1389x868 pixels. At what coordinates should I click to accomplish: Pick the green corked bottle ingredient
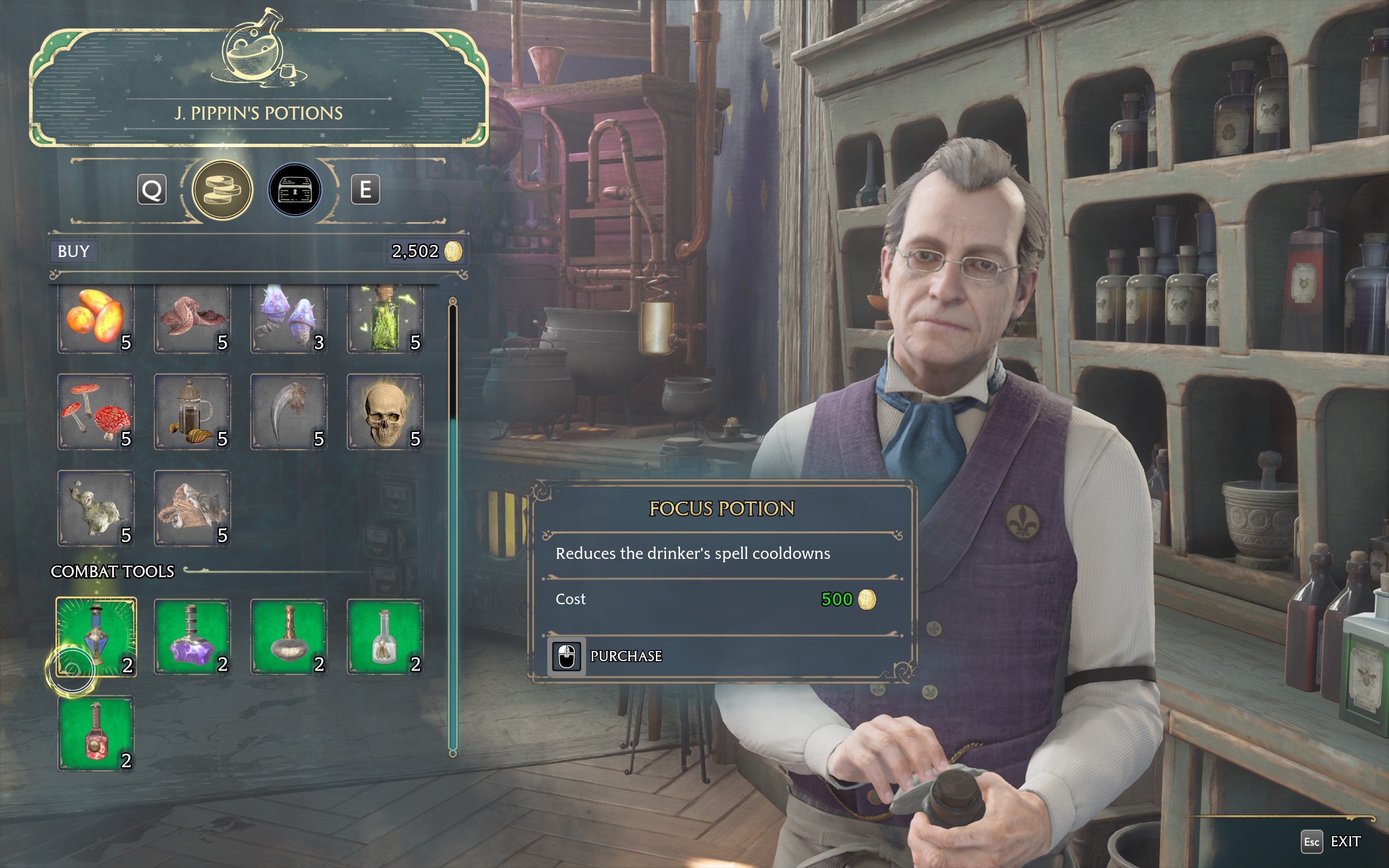385,317
